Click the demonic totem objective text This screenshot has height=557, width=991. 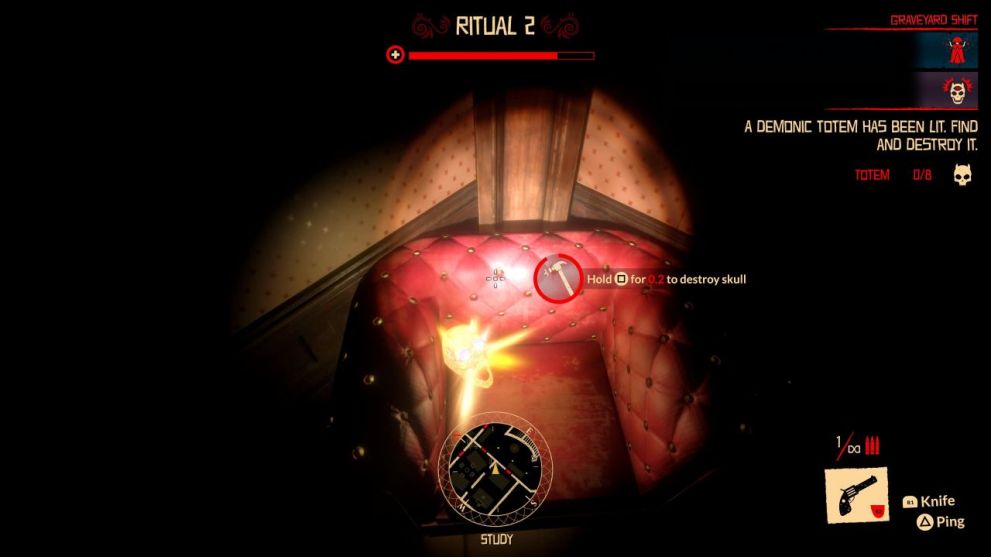coord(860,136)
